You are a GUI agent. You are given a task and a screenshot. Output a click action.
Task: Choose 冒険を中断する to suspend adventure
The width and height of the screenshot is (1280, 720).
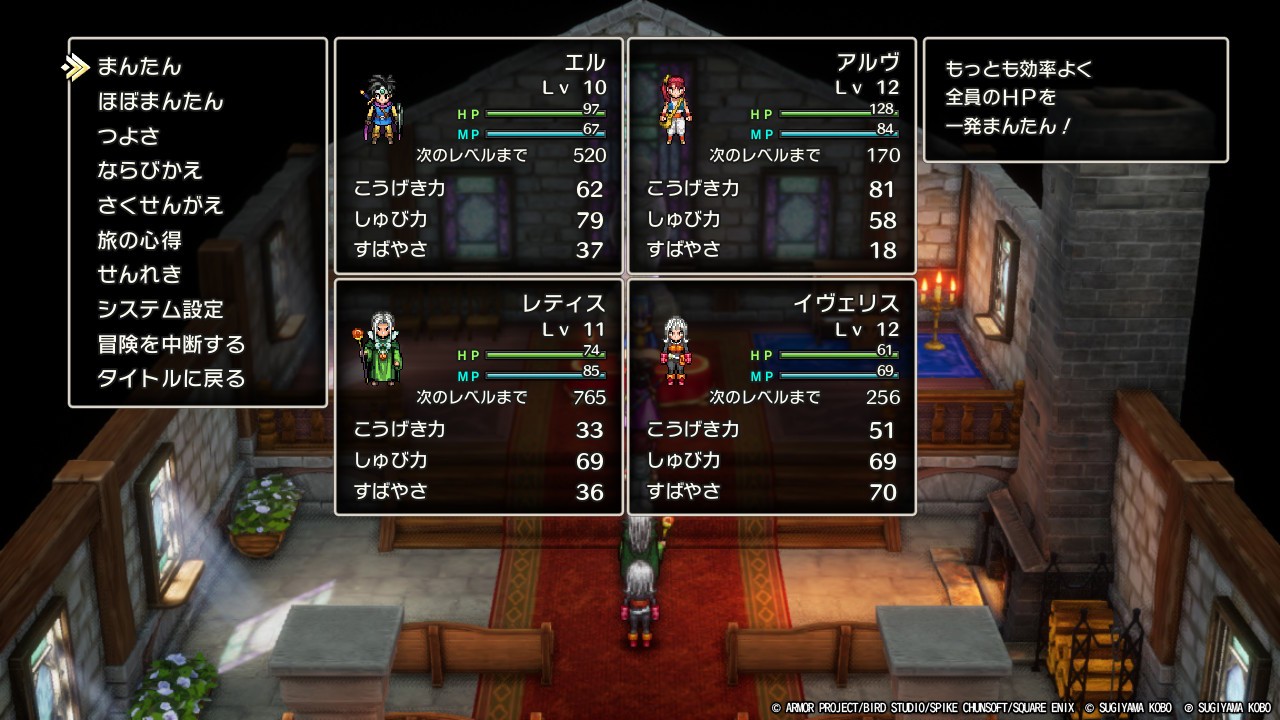(171, 345)
